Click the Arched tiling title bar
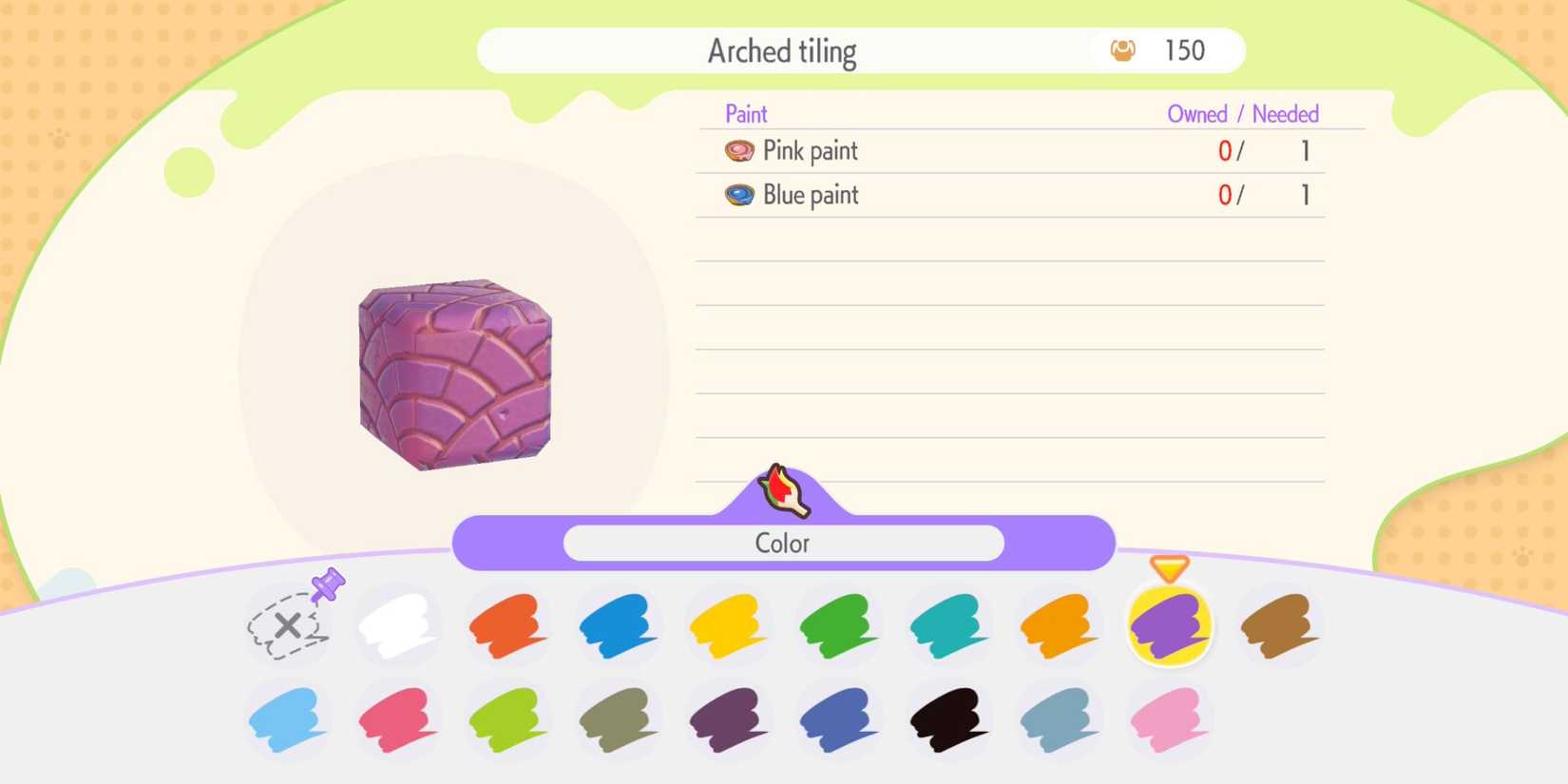1568x784 pixels. [782, 50]
